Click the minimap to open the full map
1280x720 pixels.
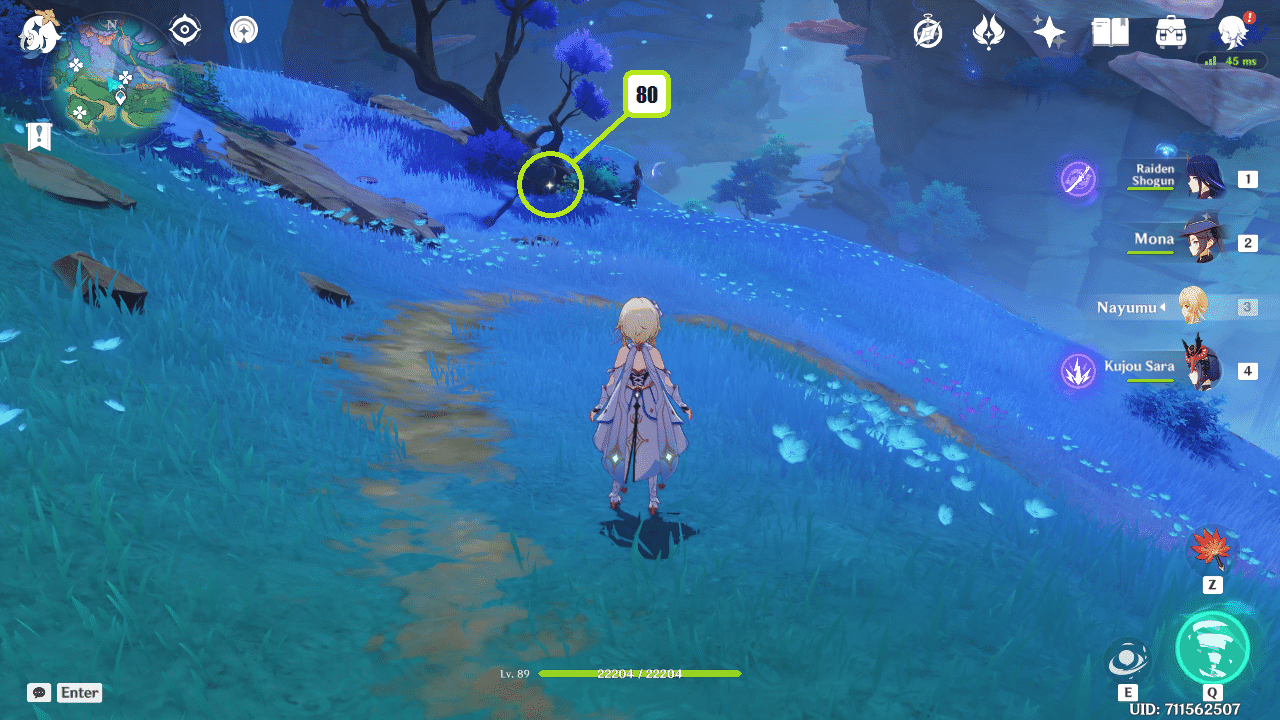pyautogui.click(x=110, y=75)
